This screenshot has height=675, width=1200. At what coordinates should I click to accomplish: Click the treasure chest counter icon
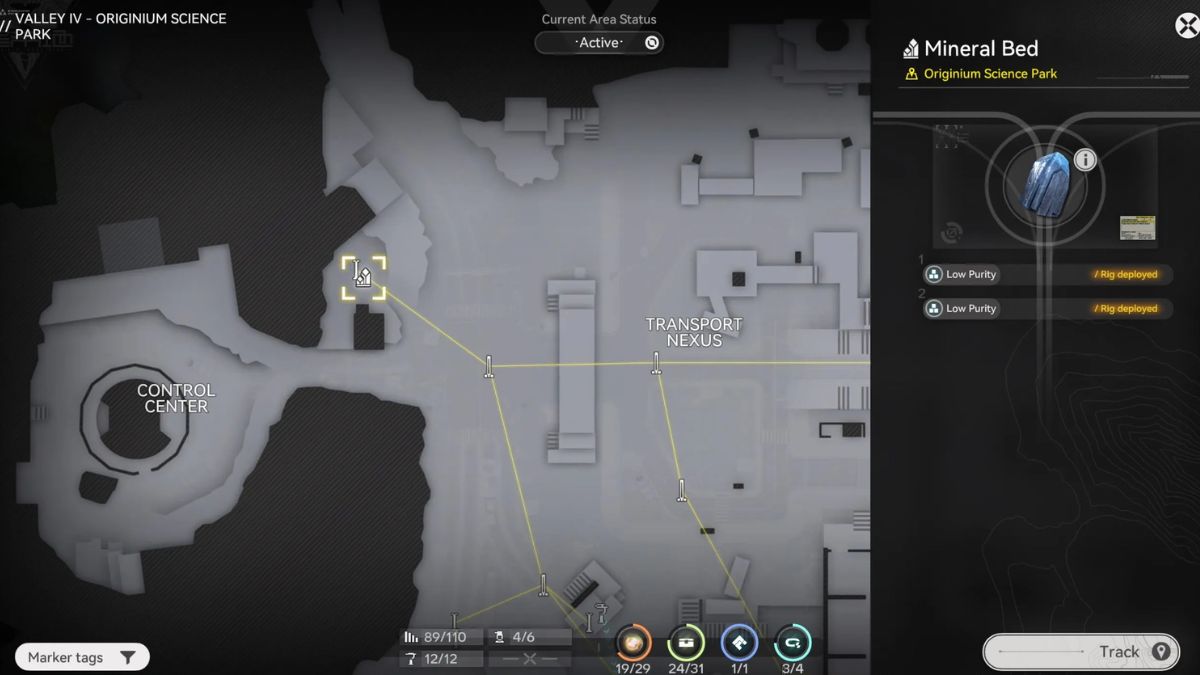(686, 642)
